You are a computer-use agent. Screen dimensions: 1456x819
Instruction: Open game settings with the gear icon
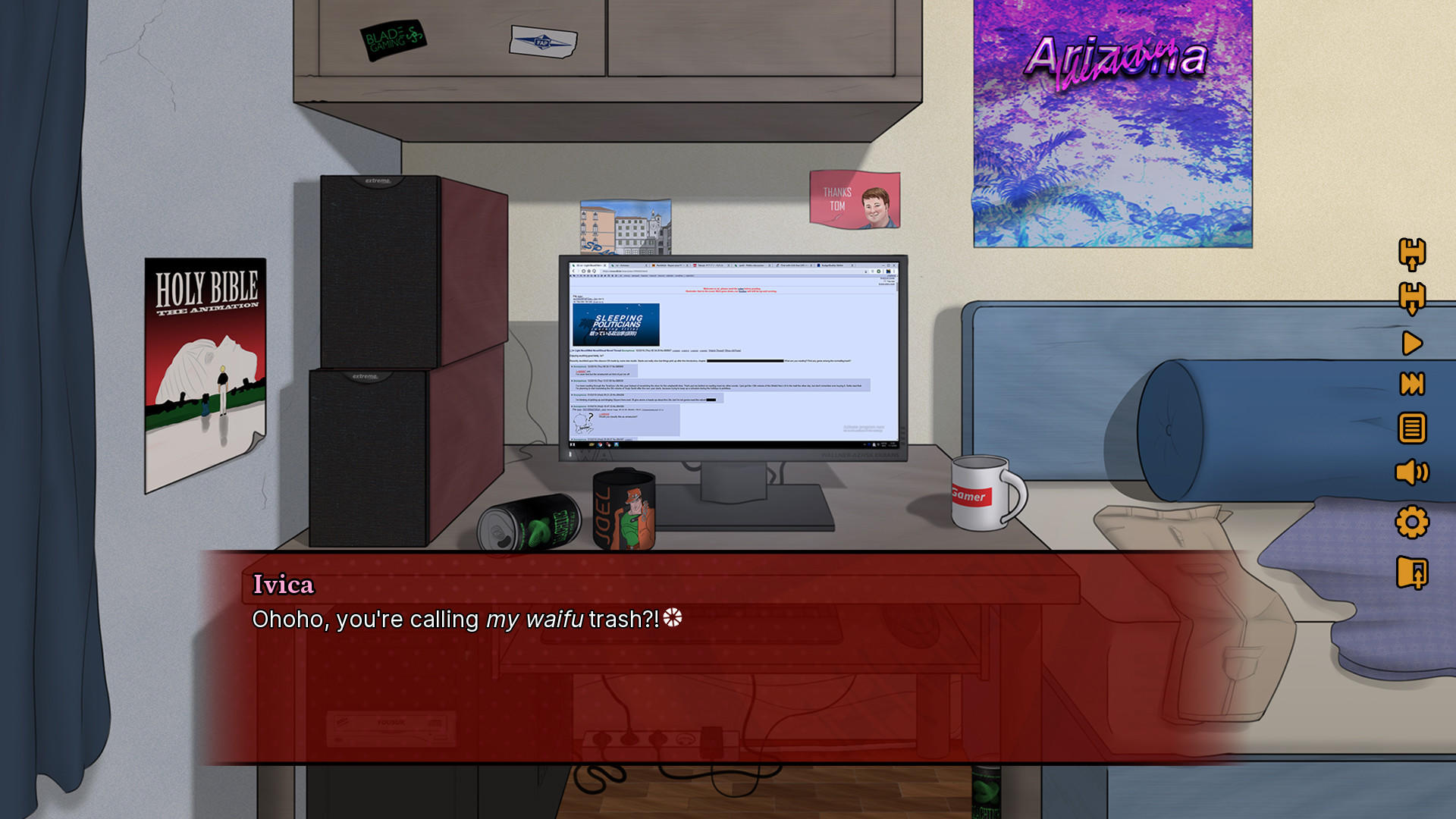[1411, 521]
